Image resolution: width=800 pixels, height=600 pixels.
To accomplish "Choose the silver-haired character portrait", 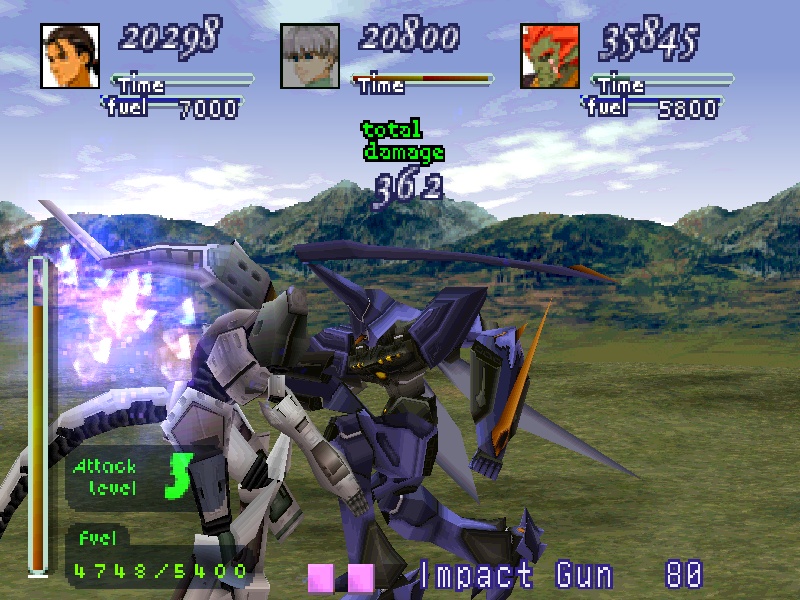I will coord(311,56).
